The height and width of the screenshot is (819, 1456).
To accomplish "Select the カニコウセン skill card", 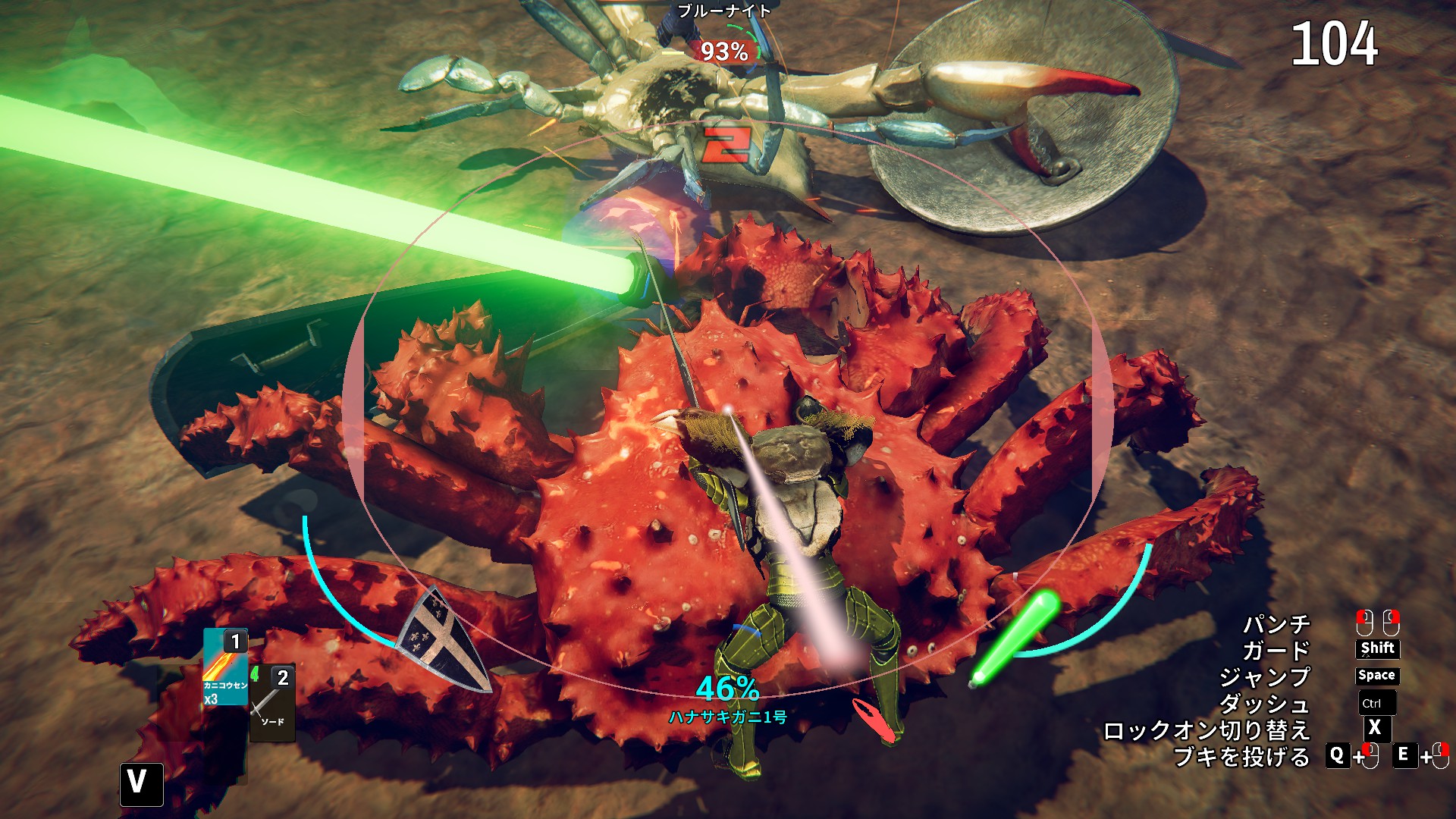I will (x=225, y=668).
